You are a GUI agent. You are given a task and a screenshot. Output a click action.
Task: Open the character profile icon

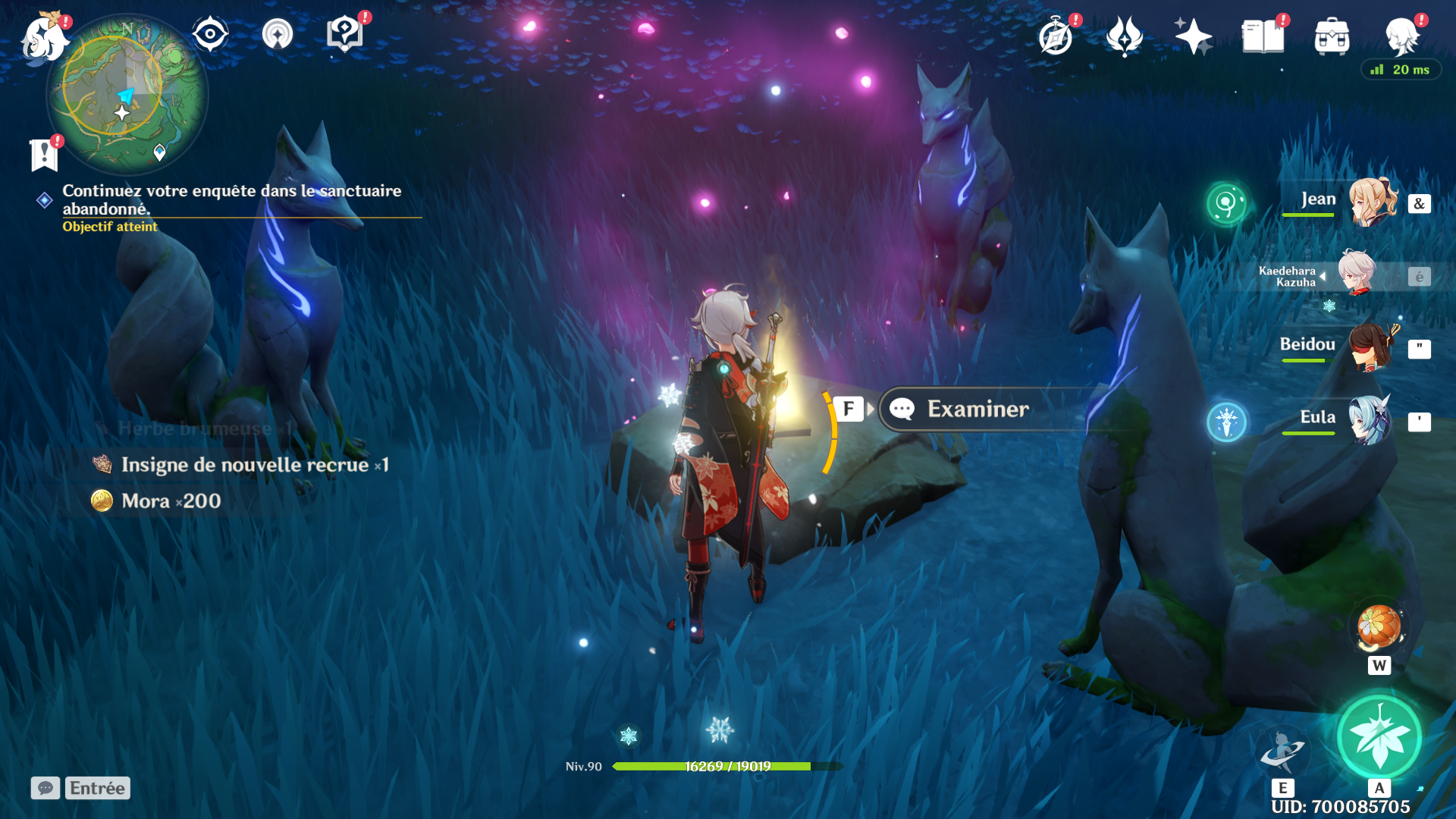[1401, 36]
